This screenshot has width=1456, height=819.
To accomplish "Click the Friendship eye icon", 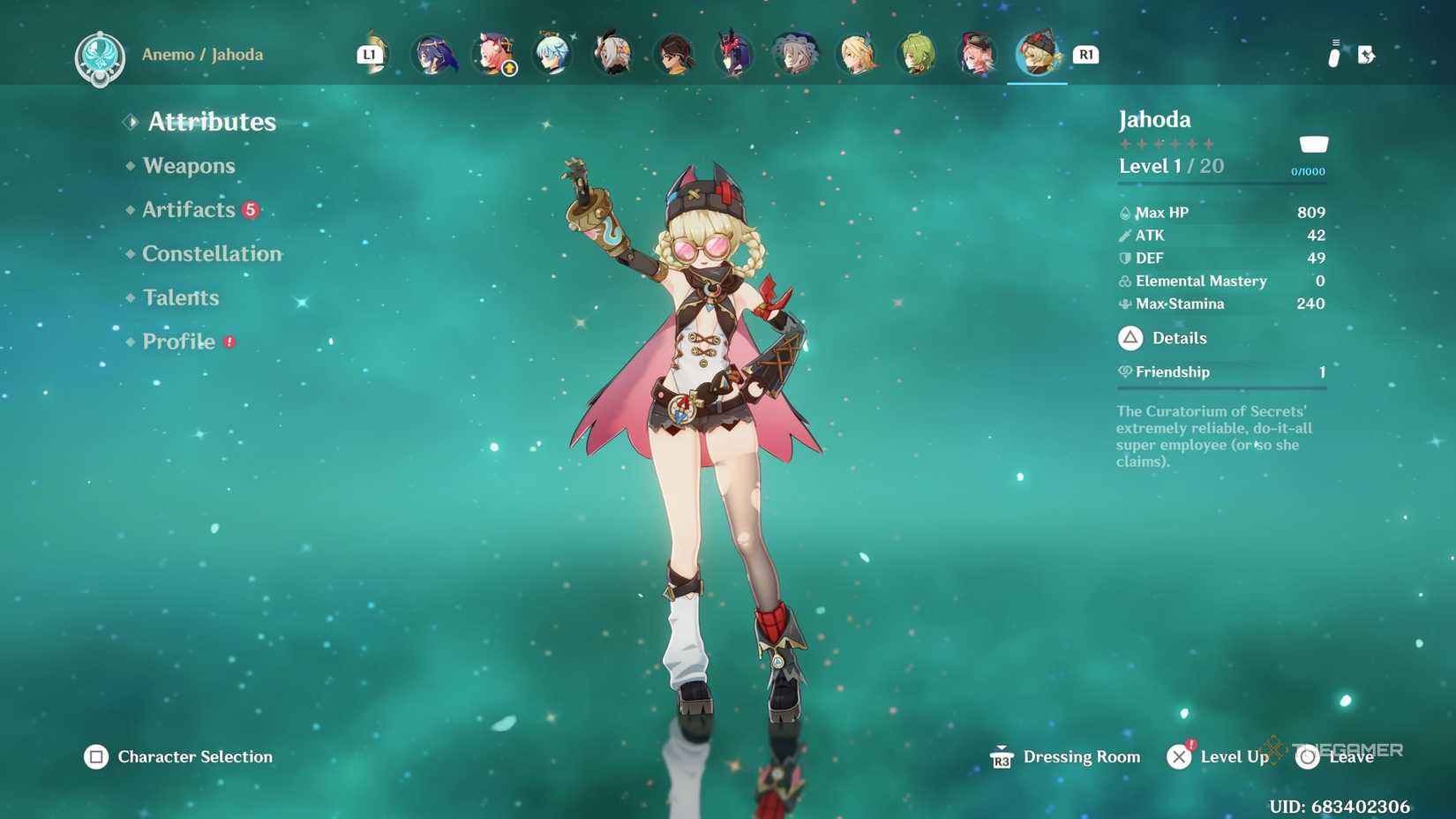I will click(1124, 372).
